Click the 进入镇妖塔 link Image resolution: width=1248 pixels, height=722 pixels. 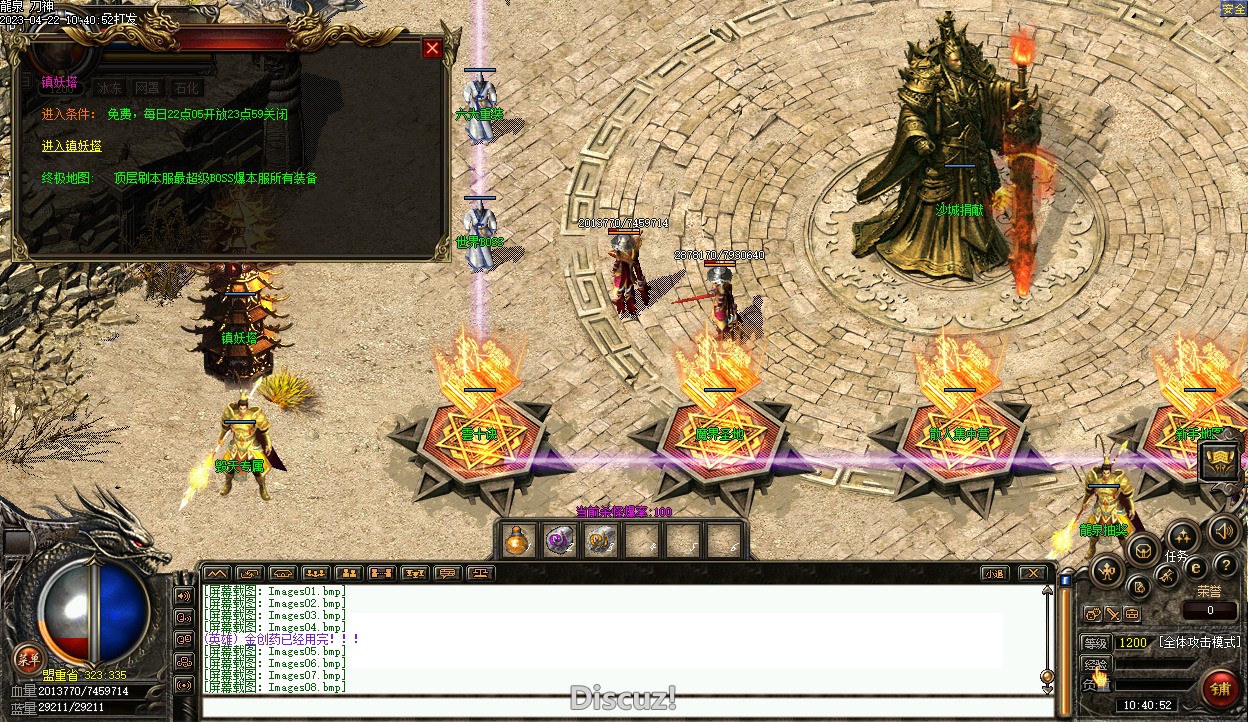(x=71, y=146)
